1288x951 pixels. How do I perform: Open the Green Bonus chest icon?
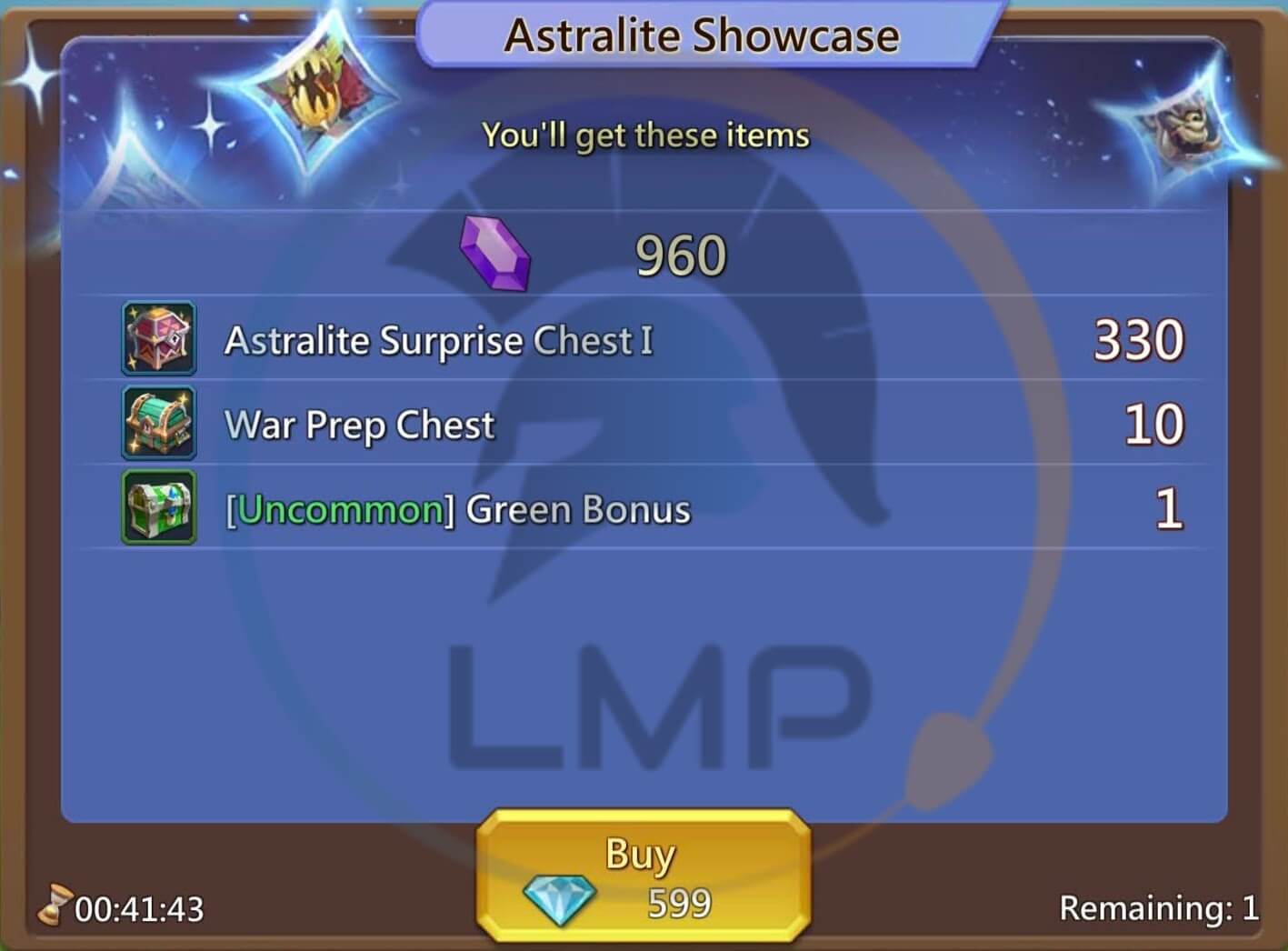click(159, 509)
